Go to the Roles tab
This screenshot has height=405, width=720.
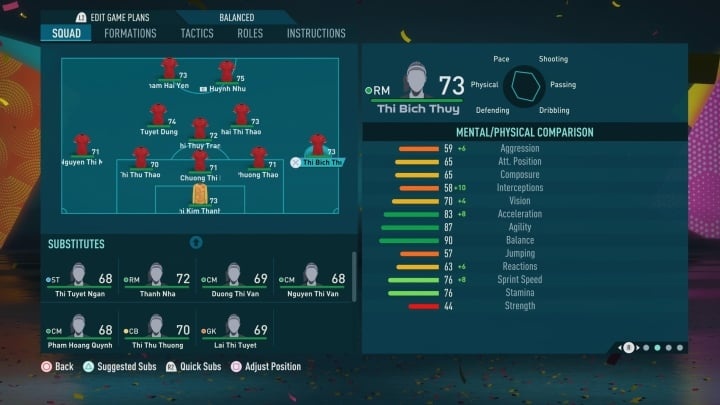coord(250,33)
